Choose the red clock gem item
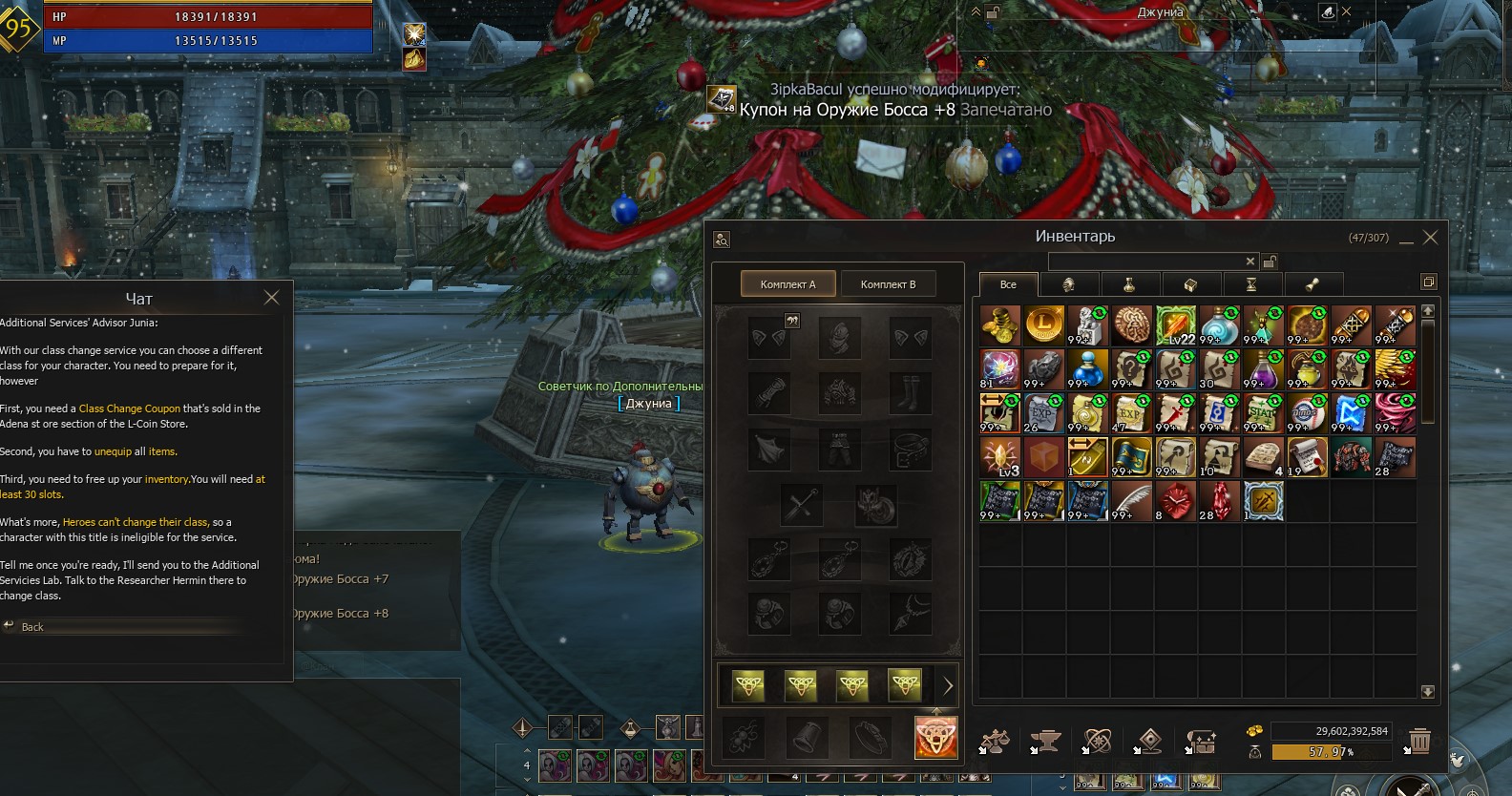Image resolution: width=1512 pixels, height=796 pixels. (x=1176, y=501)
